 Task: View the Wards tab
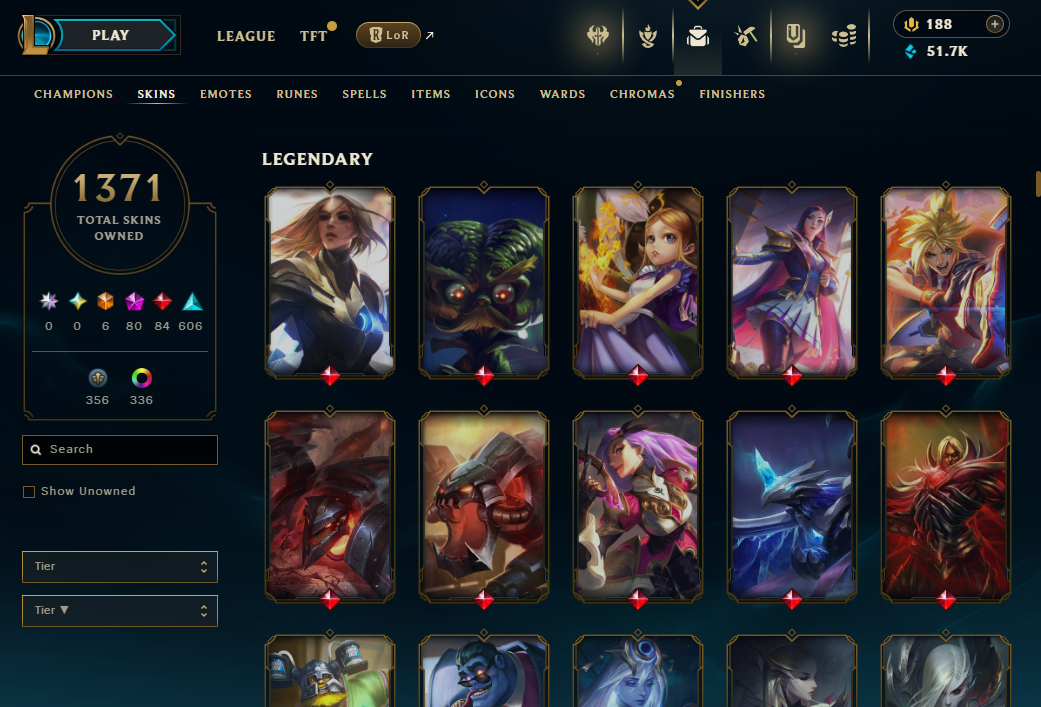562,94
